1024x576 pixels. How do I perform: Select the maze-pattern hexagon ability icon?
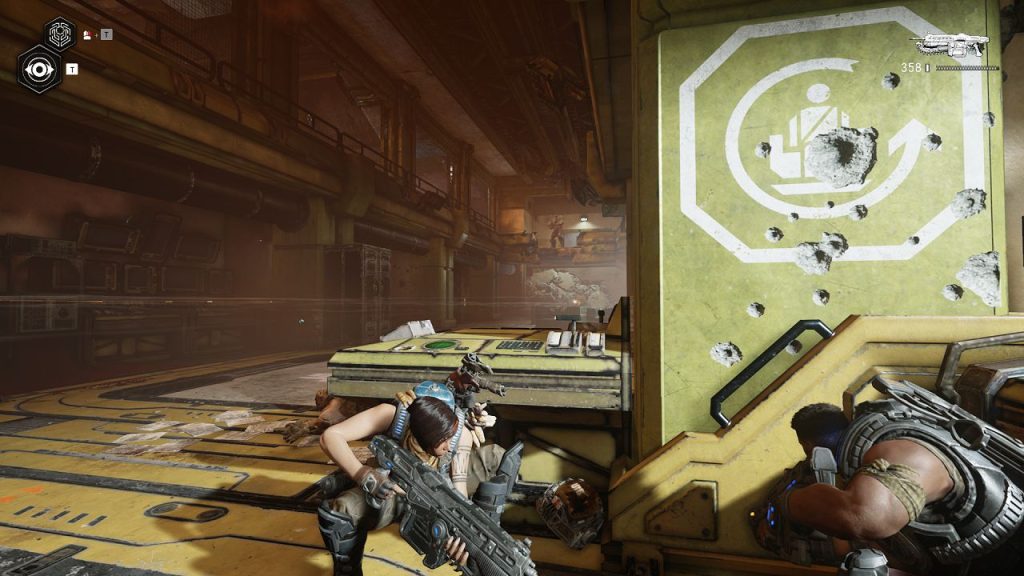tap(60, 34)
